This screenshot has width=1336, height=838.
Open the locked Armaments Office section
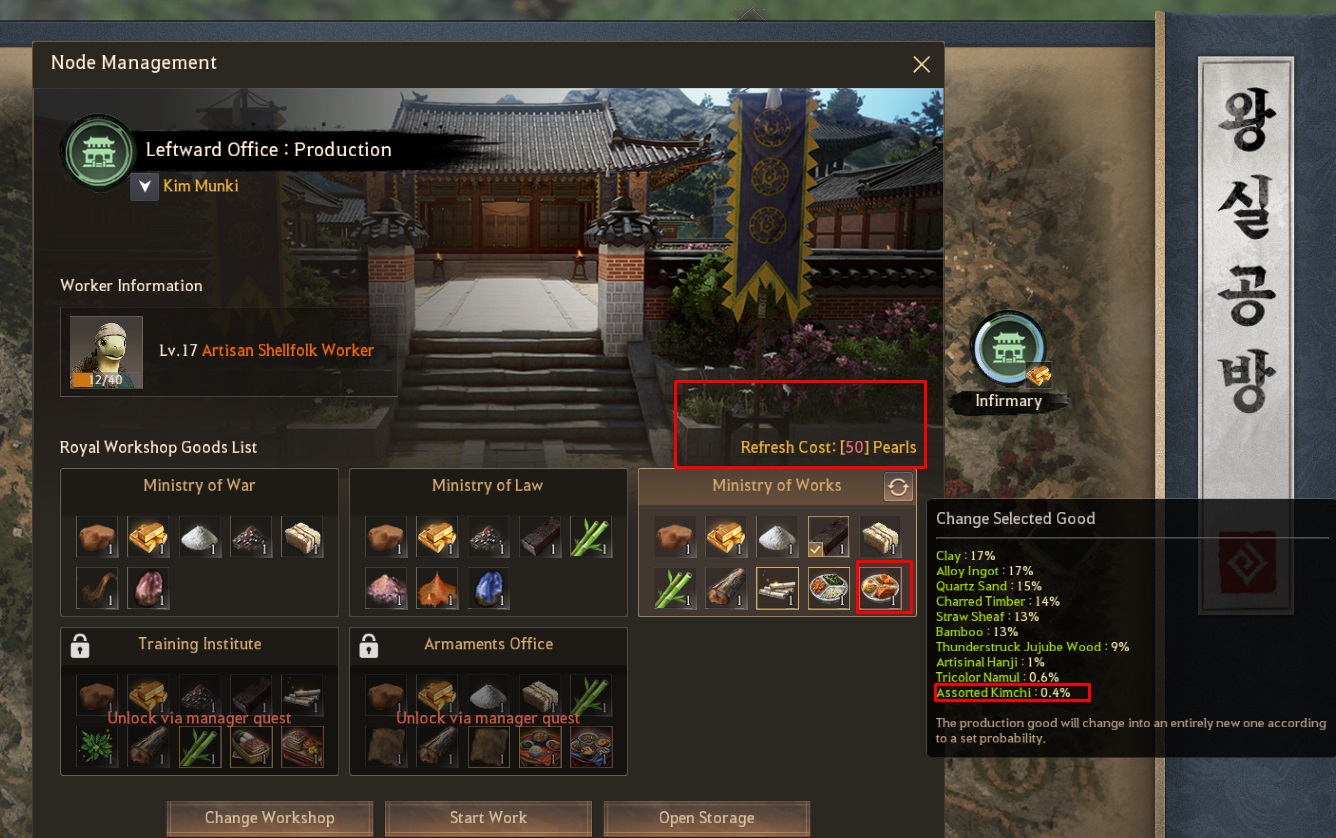coord(487,645)
